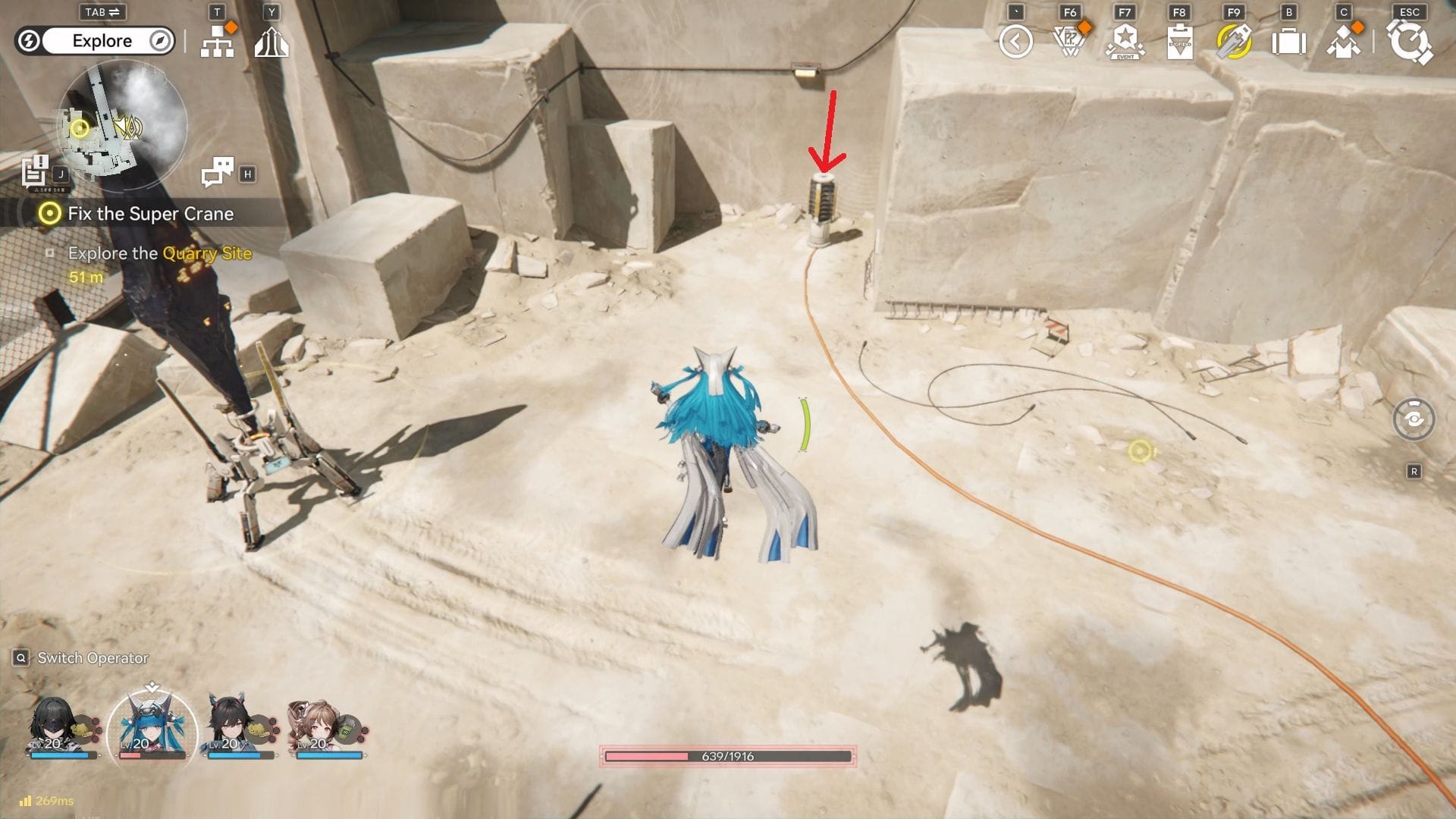Select the Fix the Super Crane objective tracker
1456x819 pixels.
[149, 214]
